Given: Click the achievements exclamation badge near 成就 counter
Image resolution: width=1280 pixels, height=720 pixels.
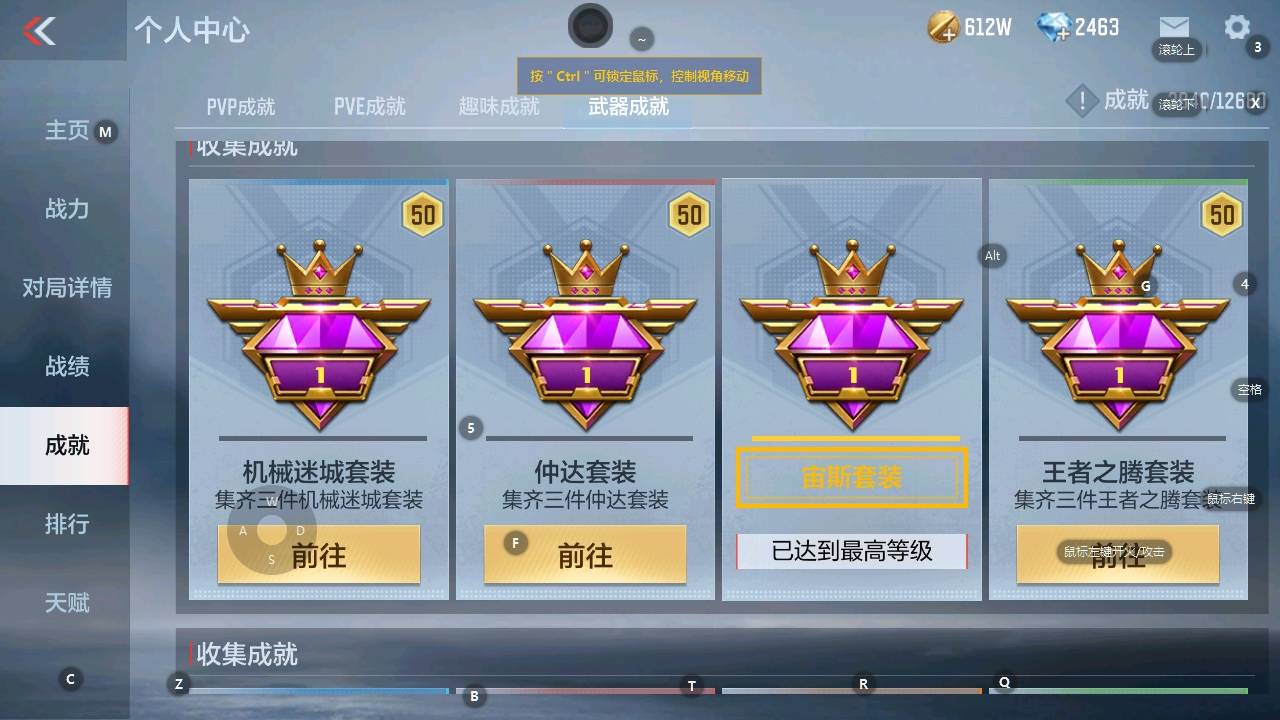Looking at the screenshot, I should pyautogui.click(x=1083, y=100).
